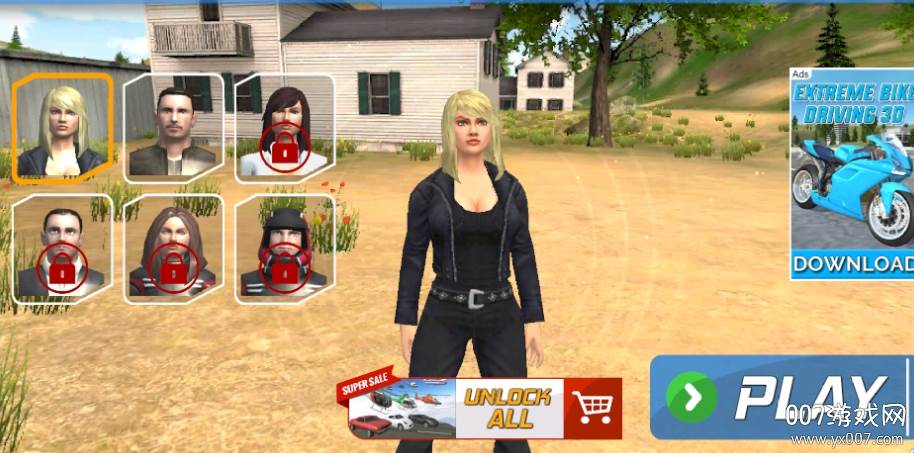Image resolution: width=914 pixels, height=453 pixels.
Task: Select the locked black-haired woman character
Action: [x=285, y=128]
